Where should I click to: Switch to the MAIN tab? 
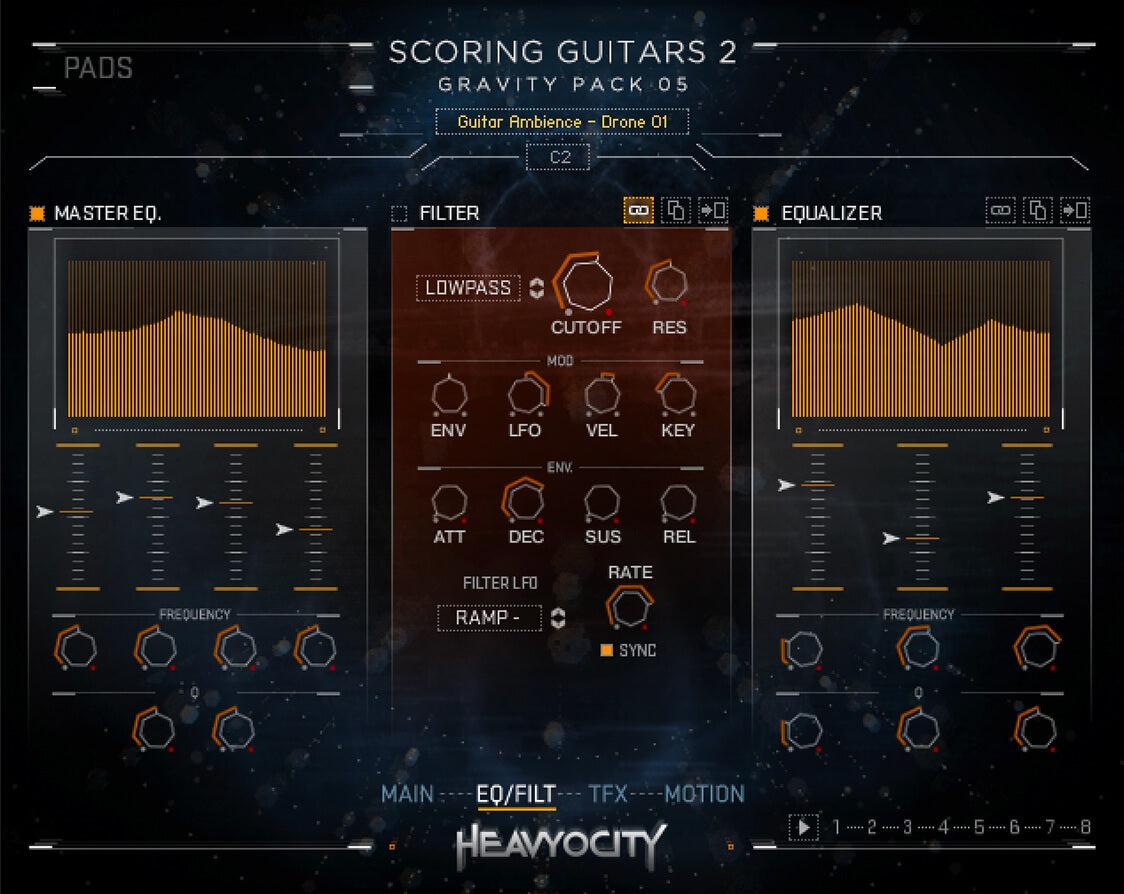[407, 794]
